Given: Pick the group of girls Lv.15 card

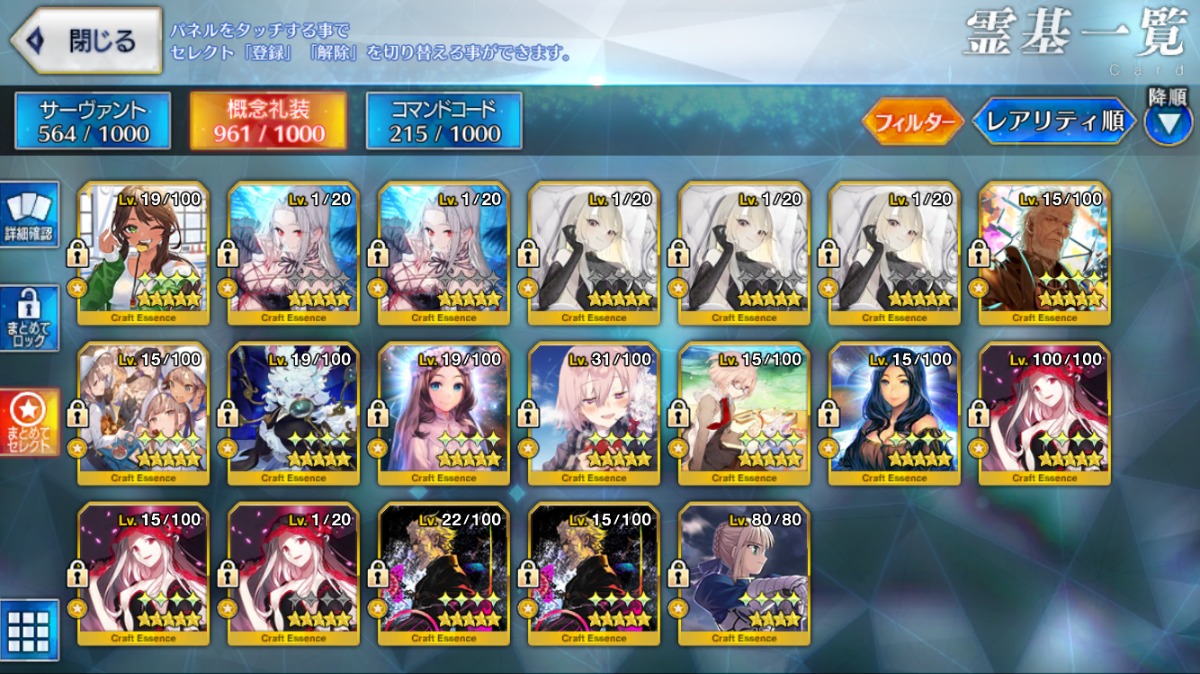Looking at the screenshot, I should pos(143,413).
